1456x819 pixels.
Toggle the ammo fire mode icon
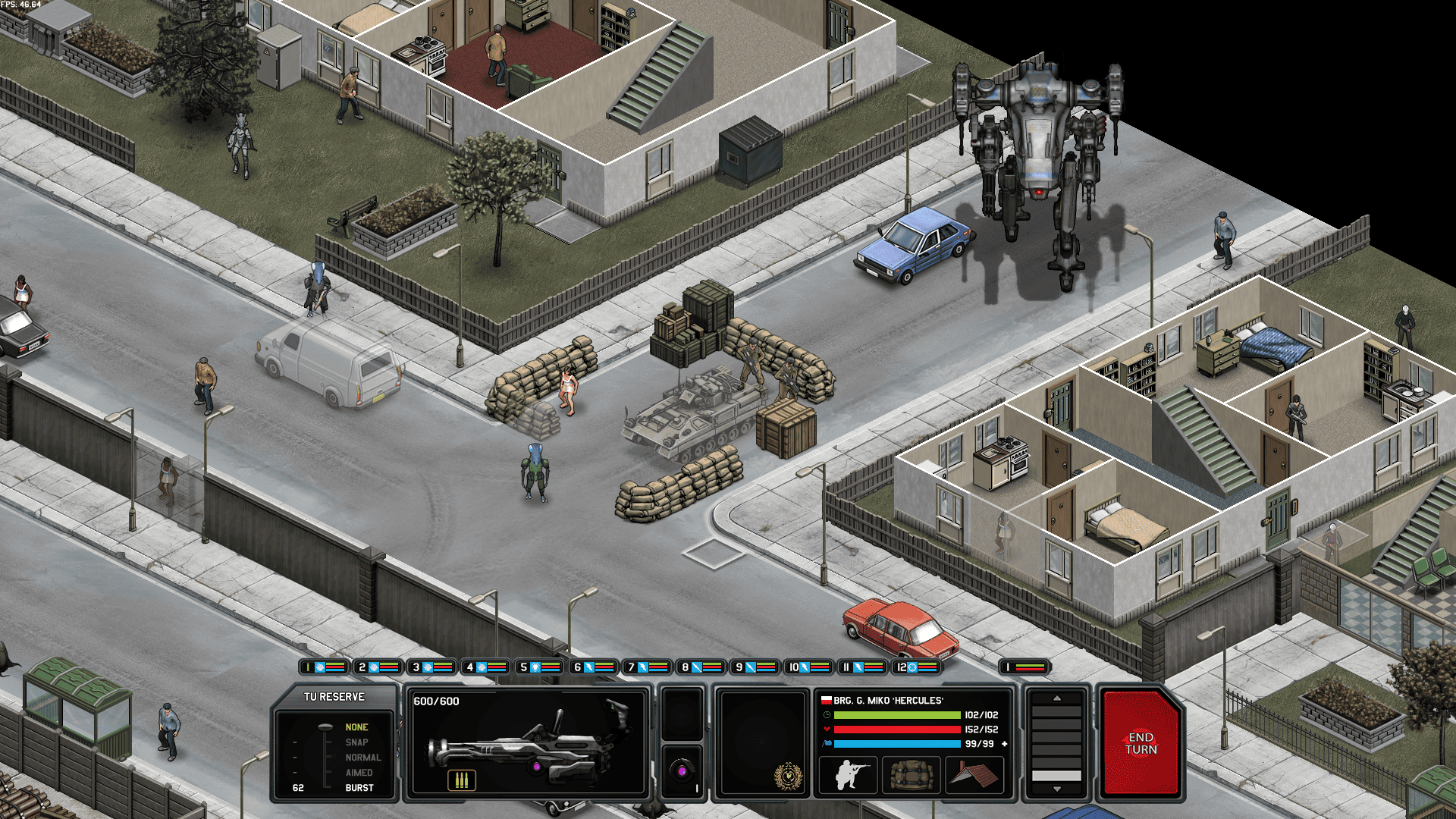[x=461, y=780]
